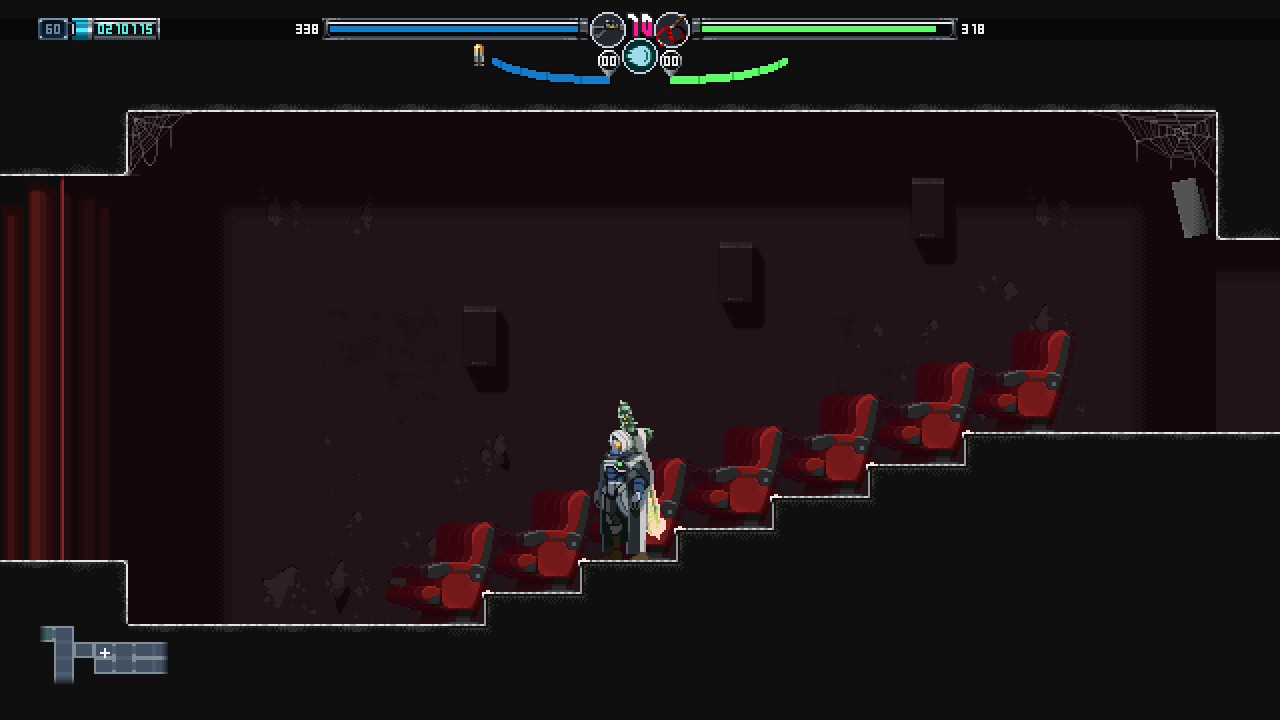Select the red whip weapon icon
This screenshot has height=720, width=1280.
(x=672, y=29)
